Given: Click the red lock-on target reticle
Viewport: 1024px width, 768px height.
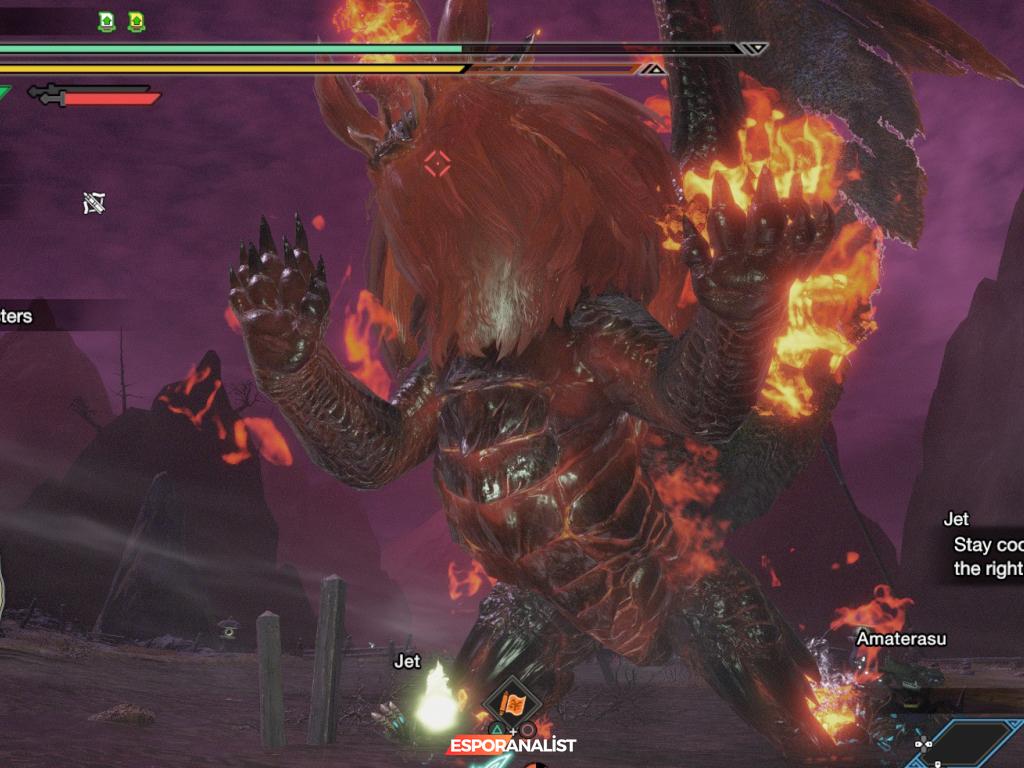Looking at the screenshot, I should pos(436,164).
